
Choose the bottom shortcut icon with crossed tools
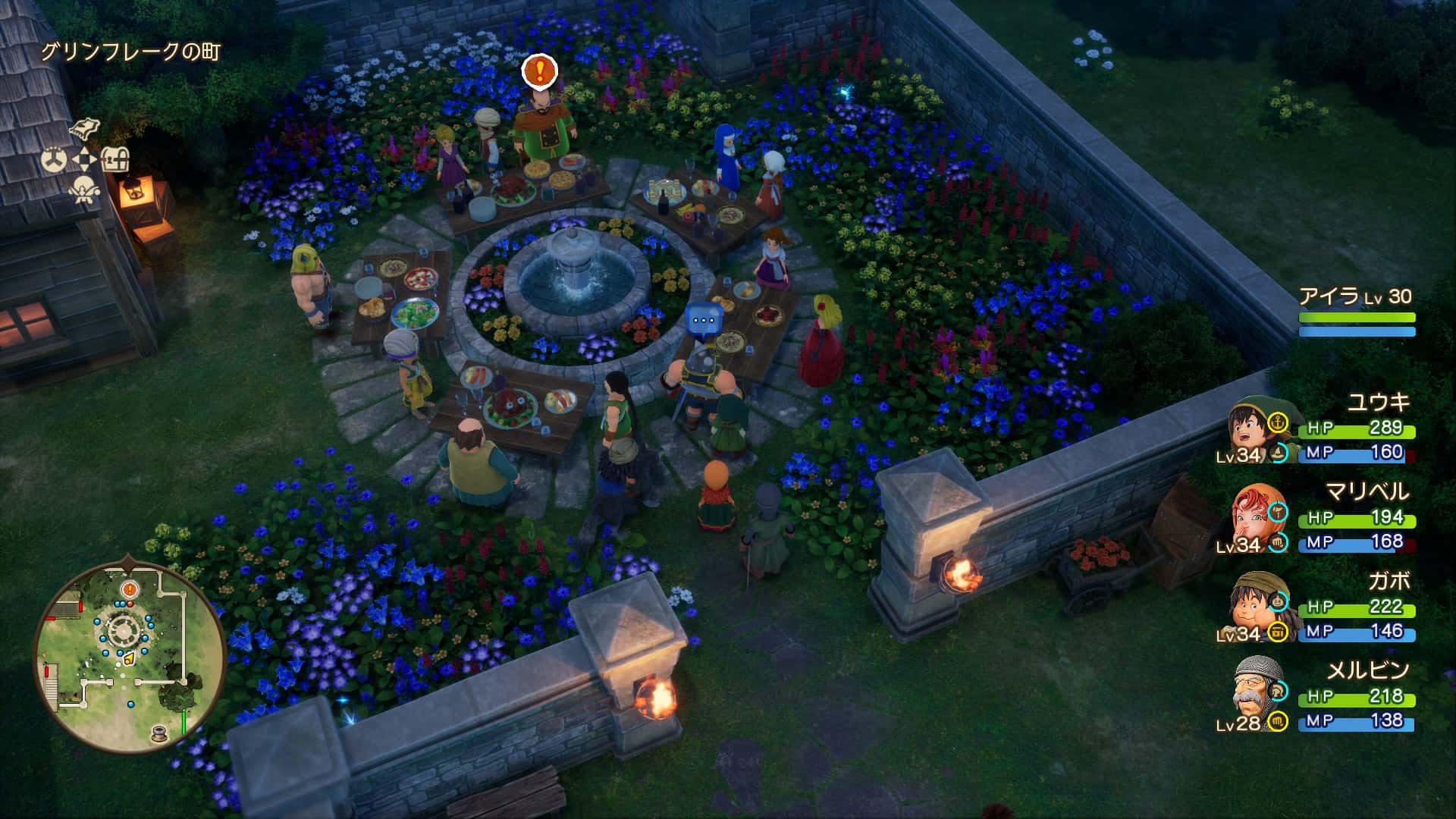pos(84,190)
